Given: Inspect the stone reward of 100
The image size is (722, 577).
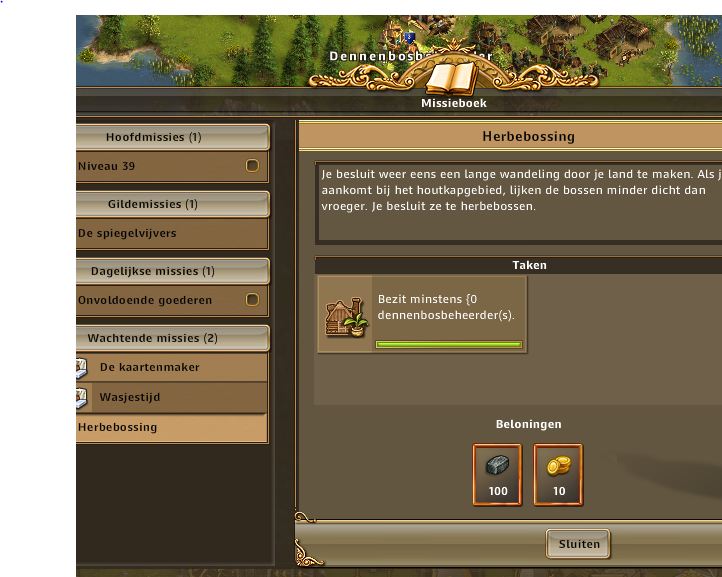Looking at the screenshot, I should coord(498,475).
